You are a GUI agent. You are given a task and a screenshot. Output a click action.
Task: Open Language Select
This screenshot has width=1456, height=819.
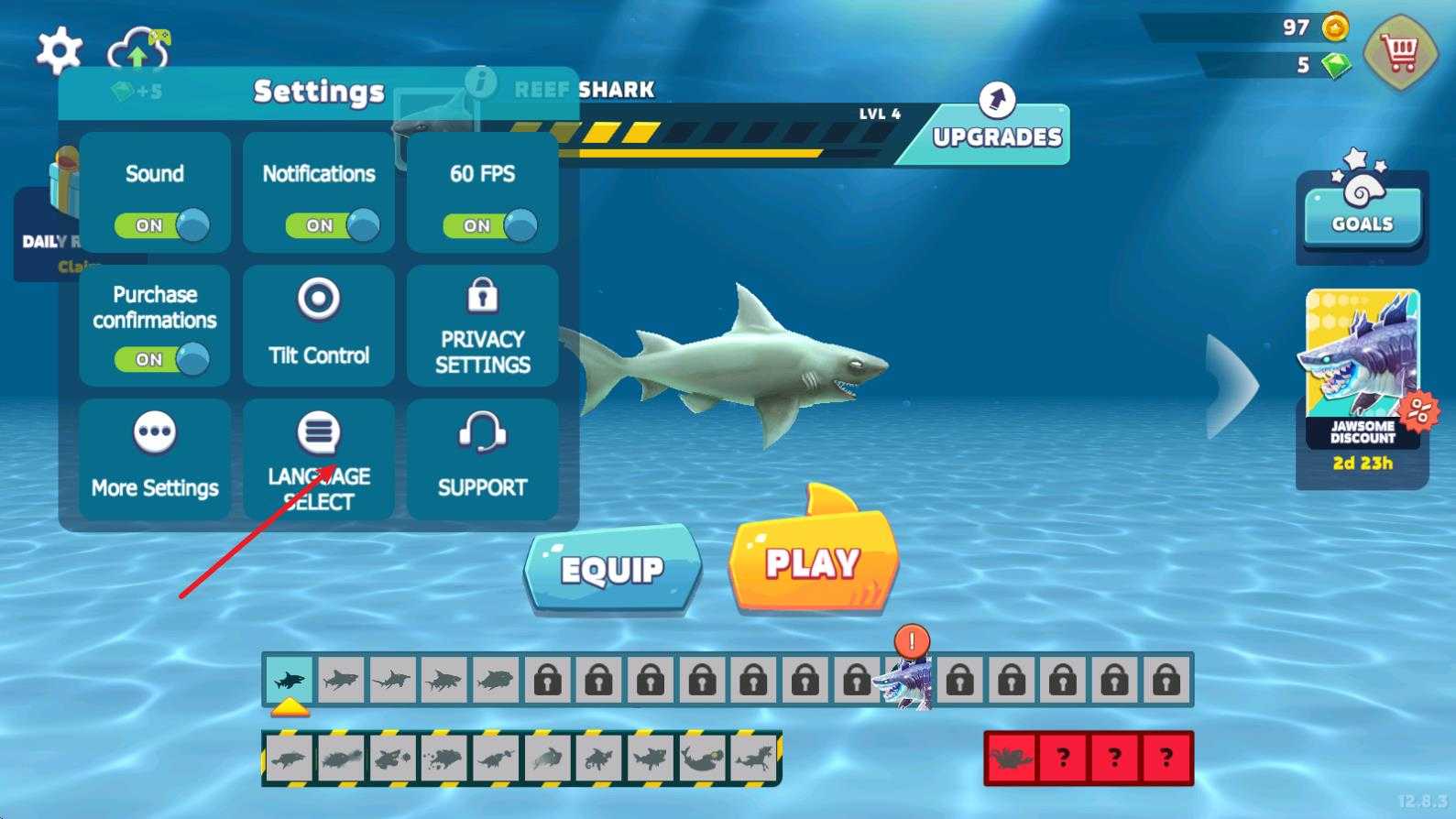click(x=319, y=459)
